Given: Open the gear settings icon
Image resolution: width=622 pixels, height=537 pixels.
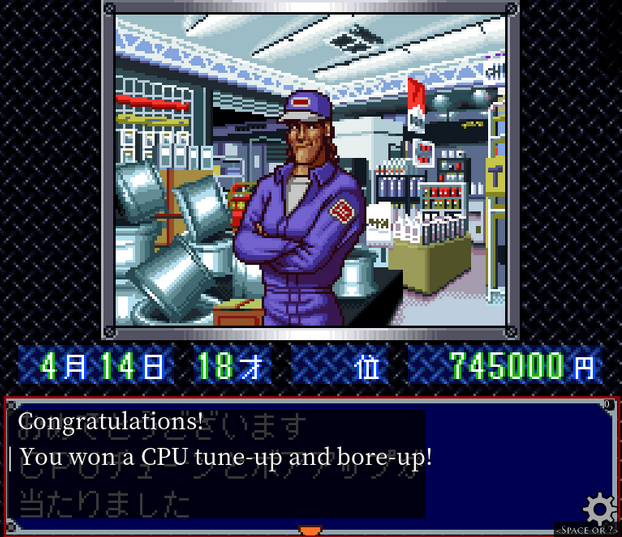Looking at the screenshot, I should click(599, 508).
